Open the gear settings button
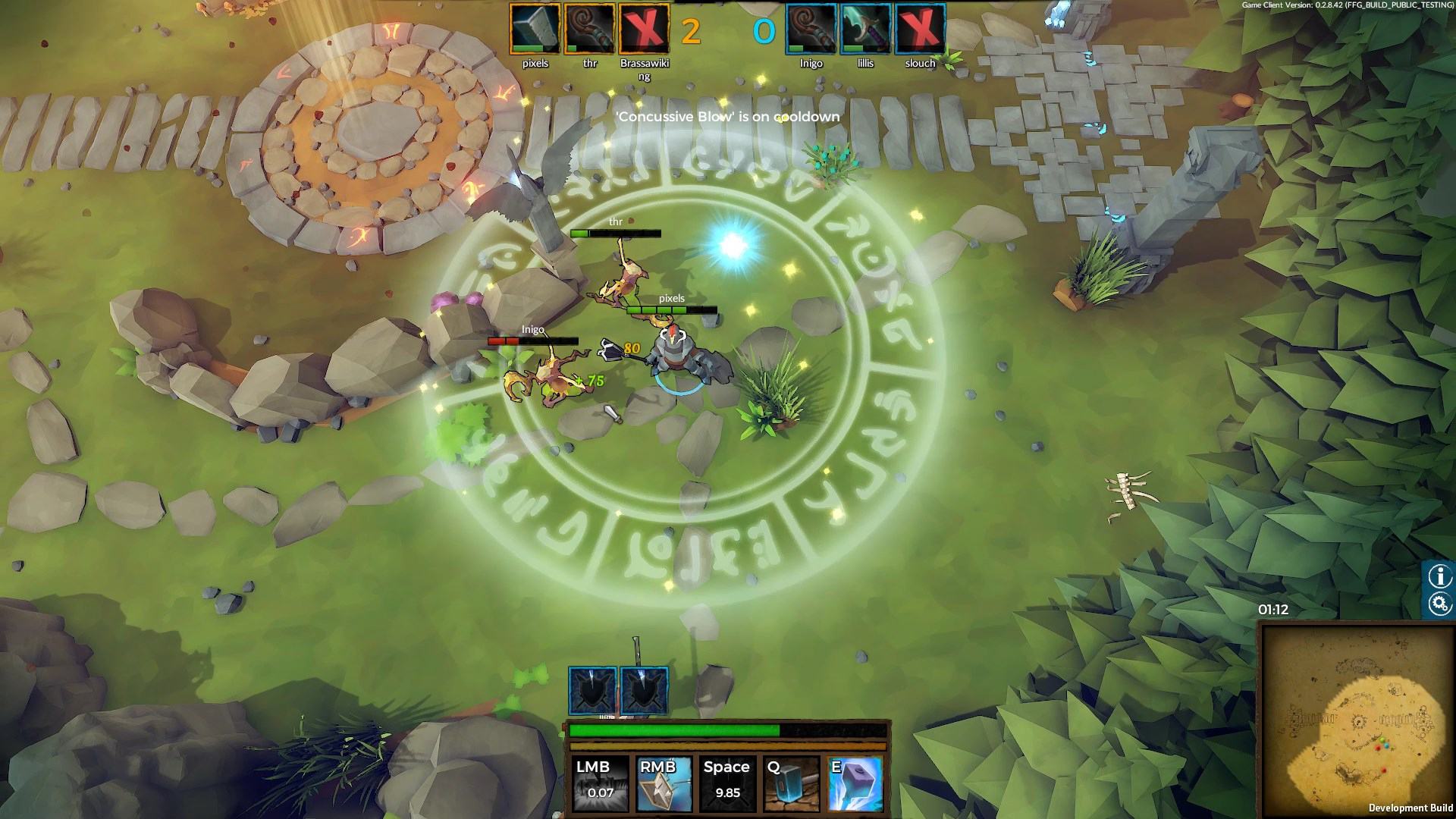 click(x=1439, y=604)
